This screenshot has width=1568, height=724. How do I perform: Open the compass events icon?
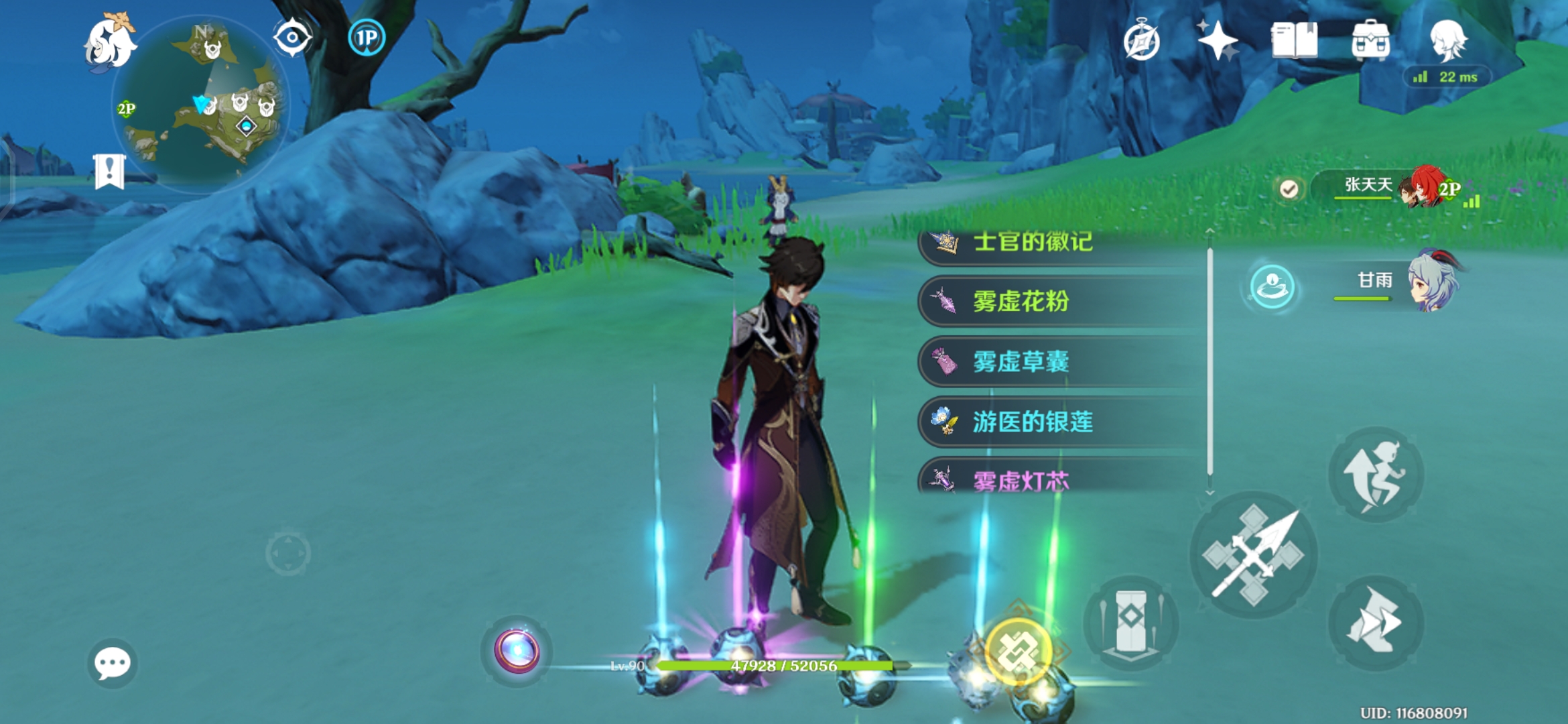pyautogui.click(x=1141, y=42)
